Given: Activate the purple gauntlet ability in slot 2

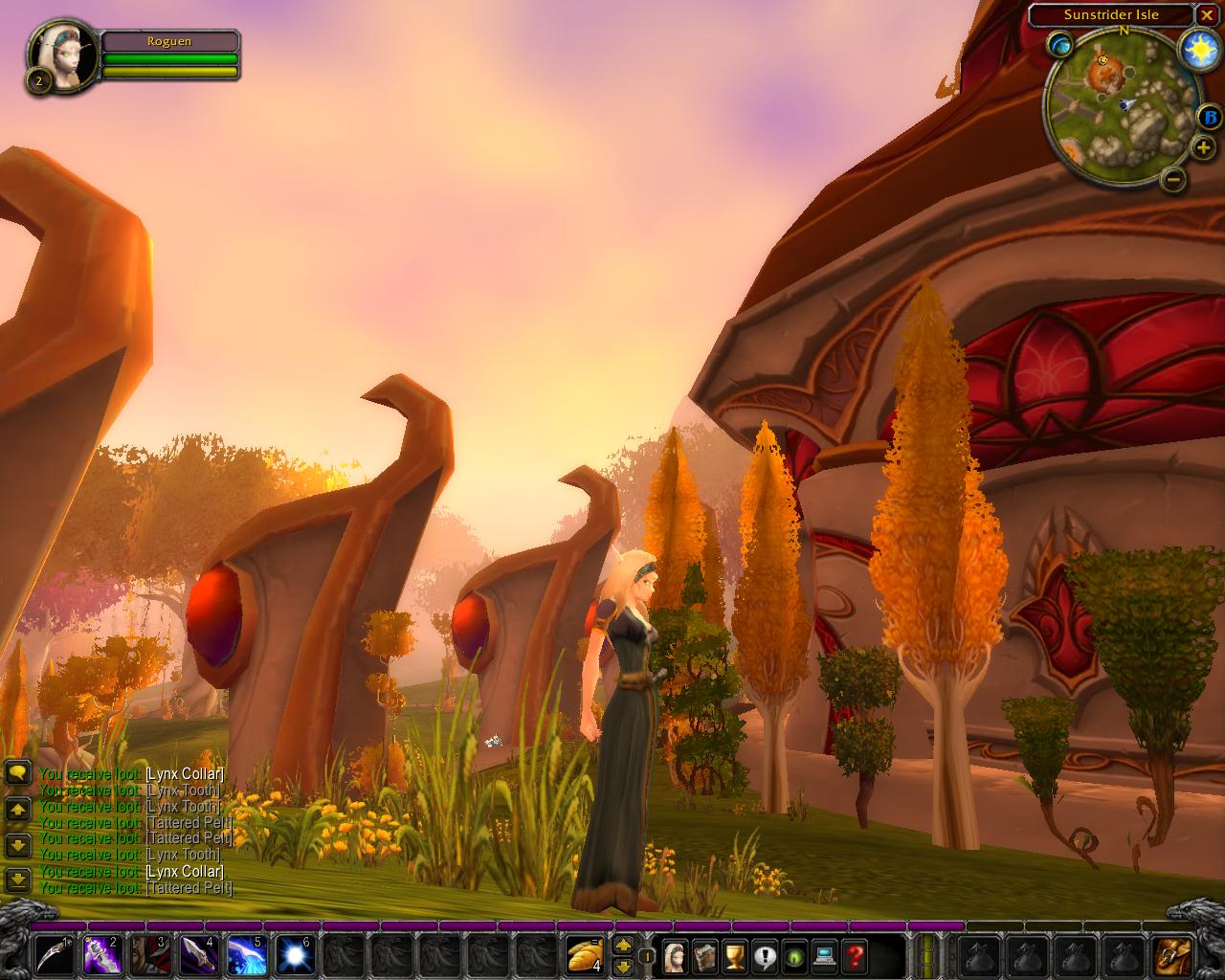Looking at the screenshot, I should click(103, 955).
